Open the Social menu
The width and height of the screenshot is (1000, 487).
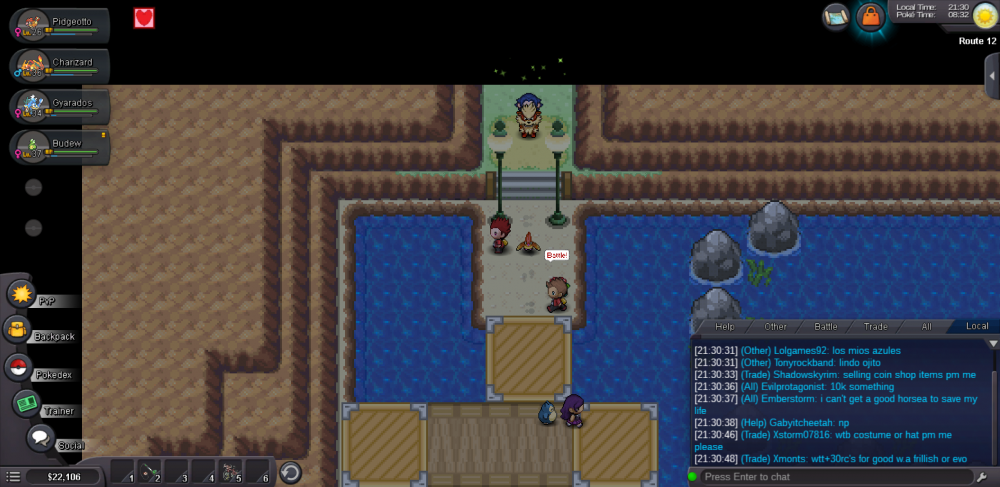click(40, 438)
